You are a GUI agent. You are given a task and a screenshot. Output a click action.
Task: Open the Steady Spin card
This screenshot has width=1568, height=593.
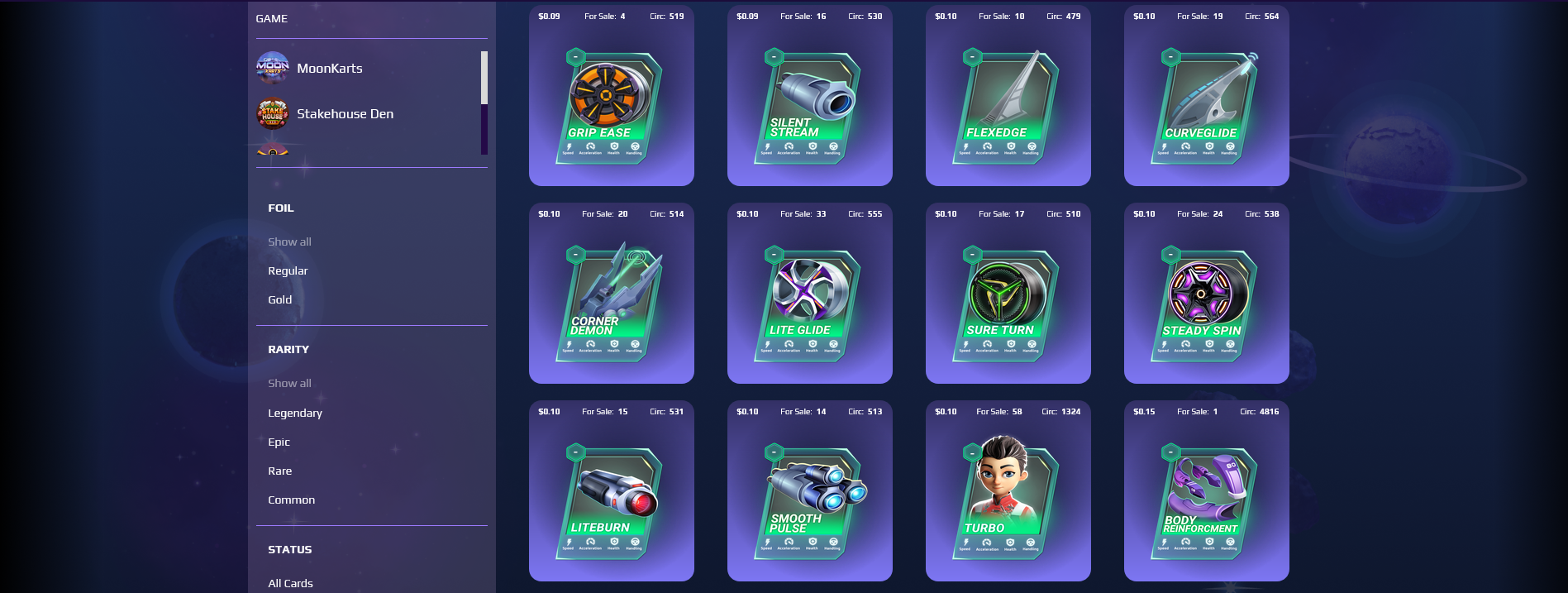pos(1206,301)
